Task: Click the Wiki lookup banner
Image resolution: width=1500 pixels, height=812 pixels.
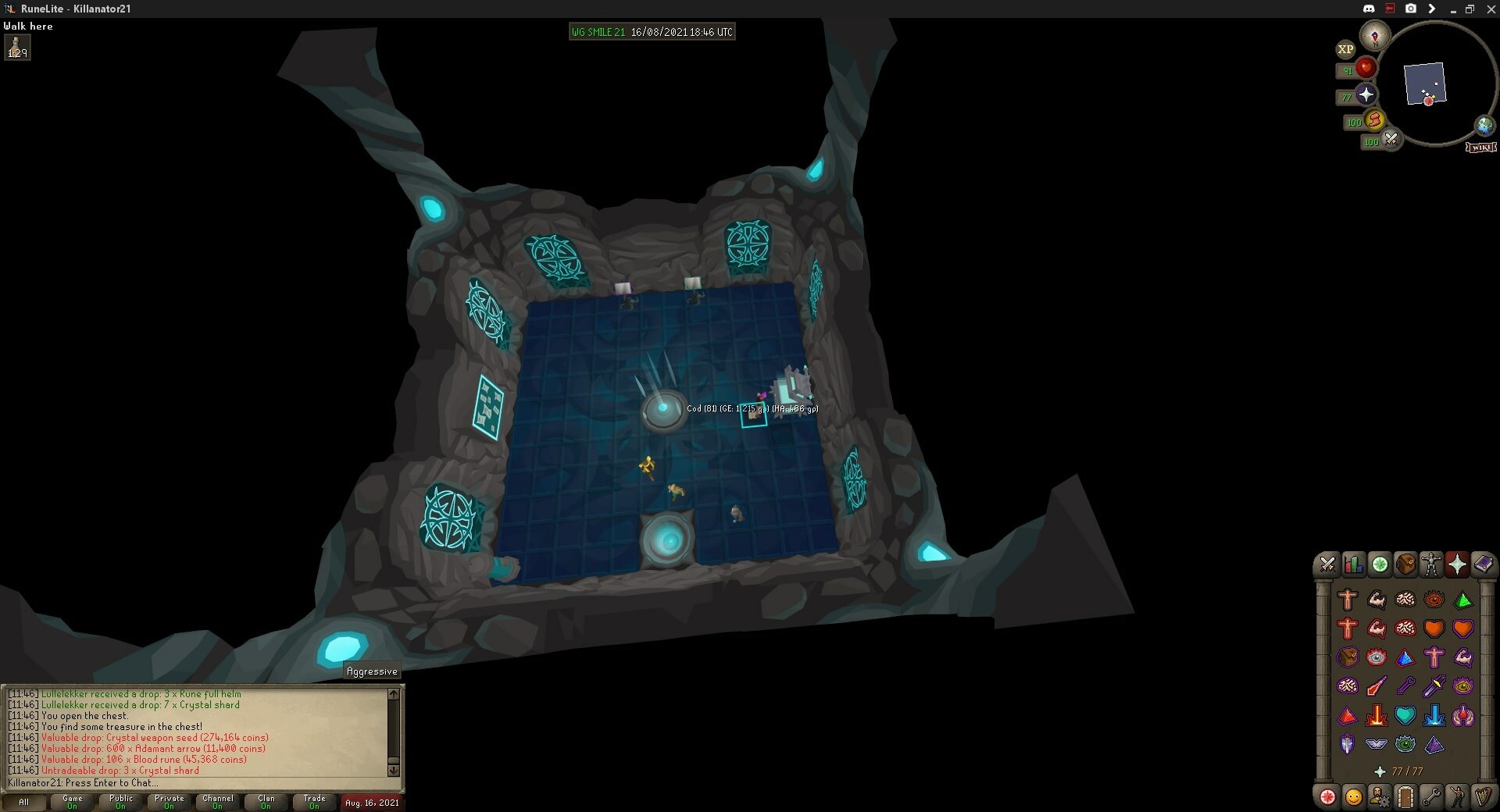Action: [1481, 147]
